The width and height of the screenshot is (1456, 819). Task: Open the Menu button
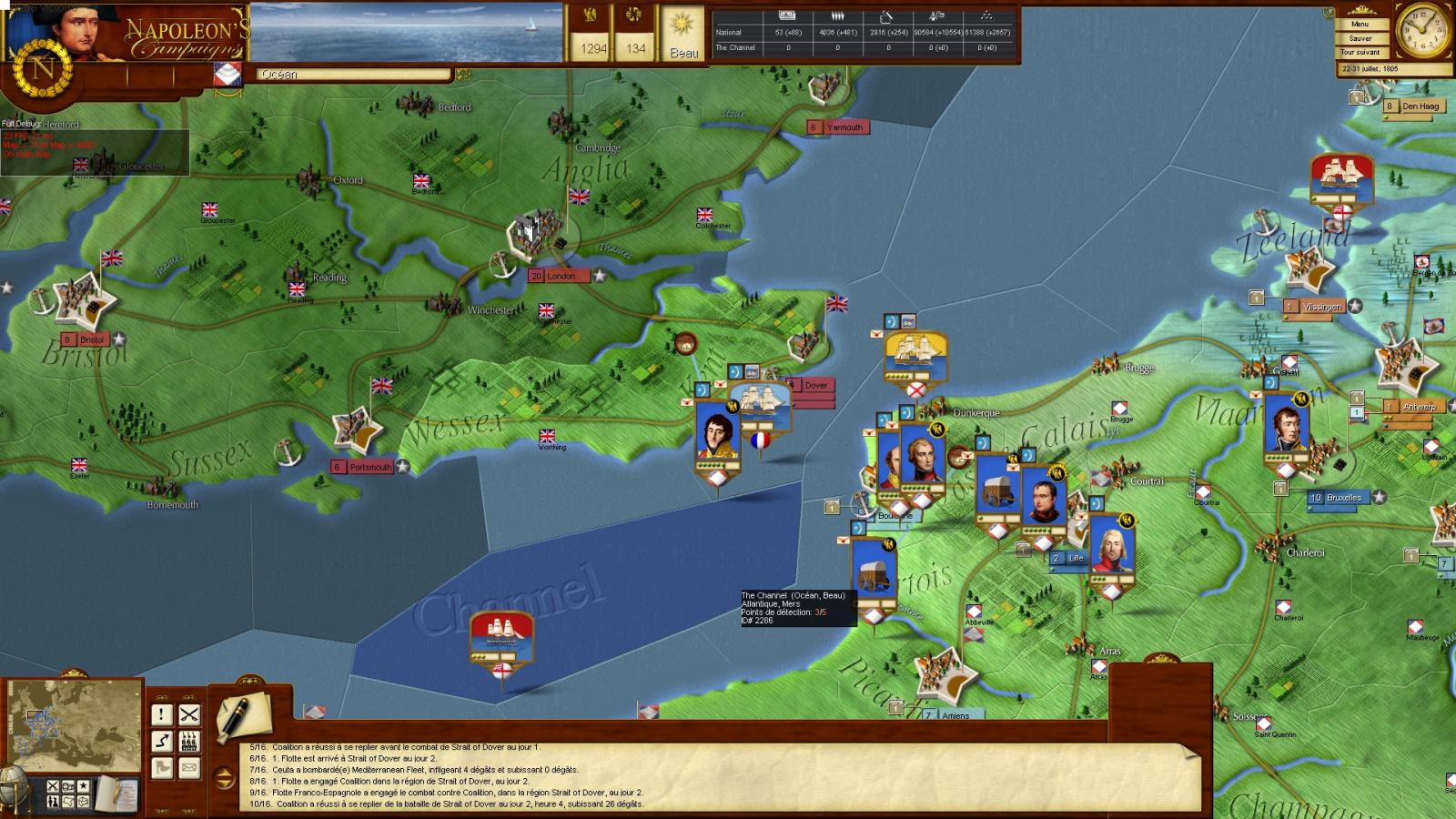(x=1360, y=24)
